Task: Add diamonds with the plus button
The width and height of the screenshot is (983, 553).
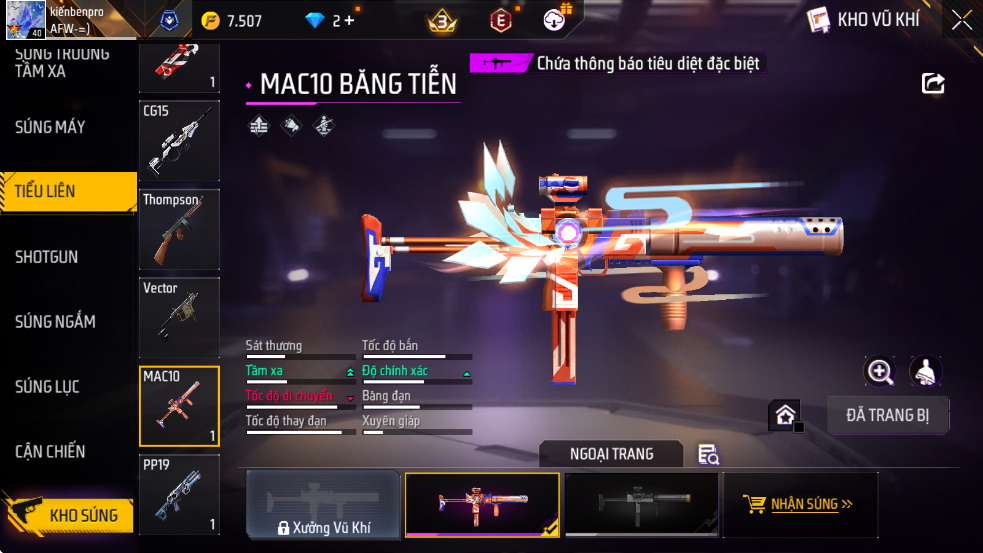Action: tap(349, 21)
